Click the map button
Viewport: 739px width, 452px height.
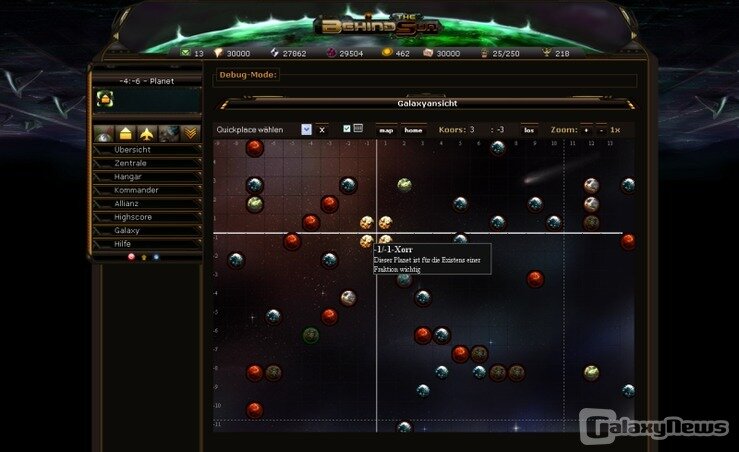tap(386, 130)
